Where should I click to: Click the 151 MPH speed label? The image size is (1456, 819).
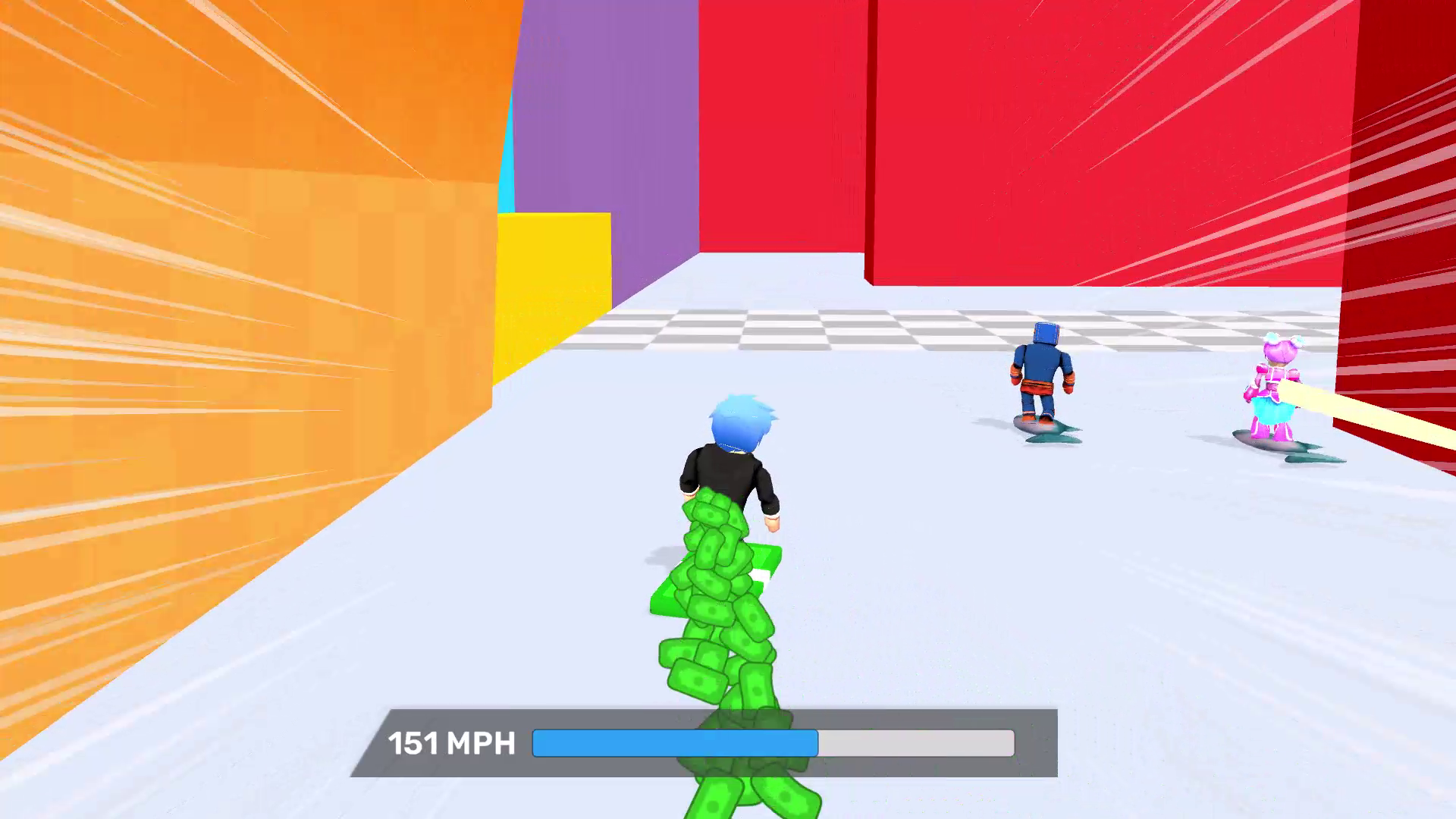point(452,744)
